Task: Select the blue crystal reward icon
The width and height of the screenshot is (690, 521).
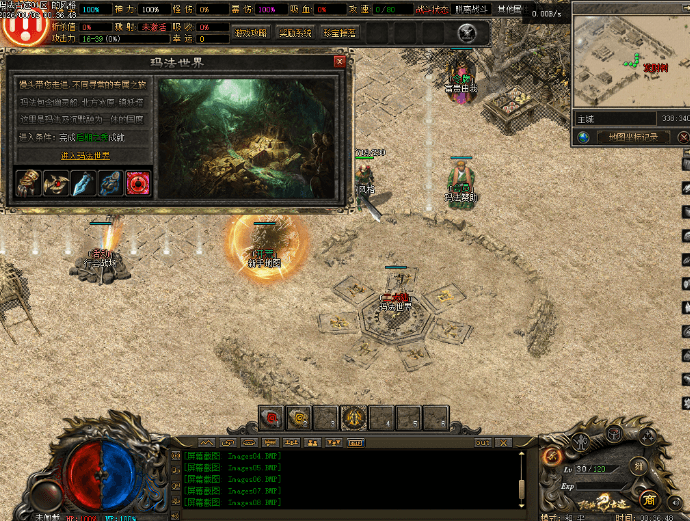Action: coord(83,183)
